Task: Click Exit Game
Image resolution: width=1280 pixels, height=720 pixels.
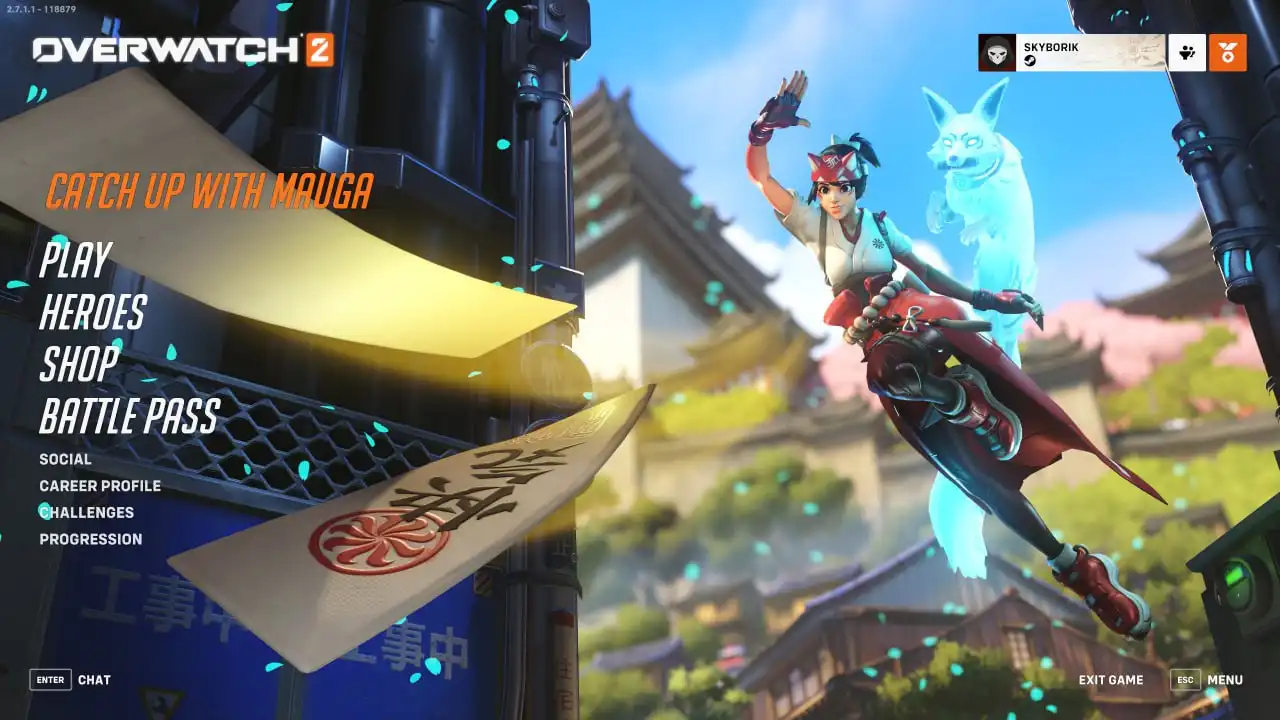Action: click(x=1111, y=680)
